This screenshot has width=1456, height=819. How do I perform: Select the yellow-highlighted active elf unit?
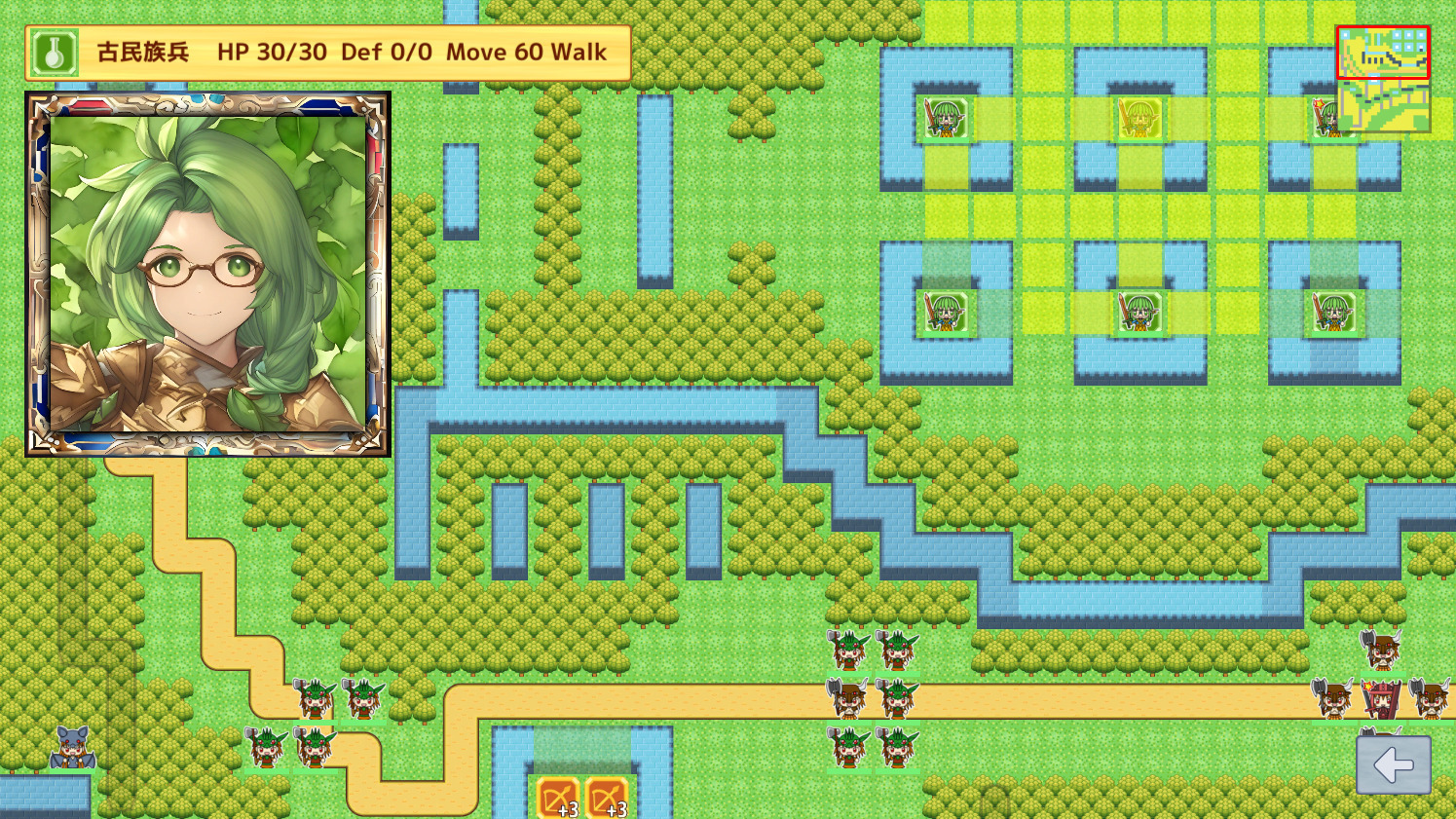click(1139, 119)
